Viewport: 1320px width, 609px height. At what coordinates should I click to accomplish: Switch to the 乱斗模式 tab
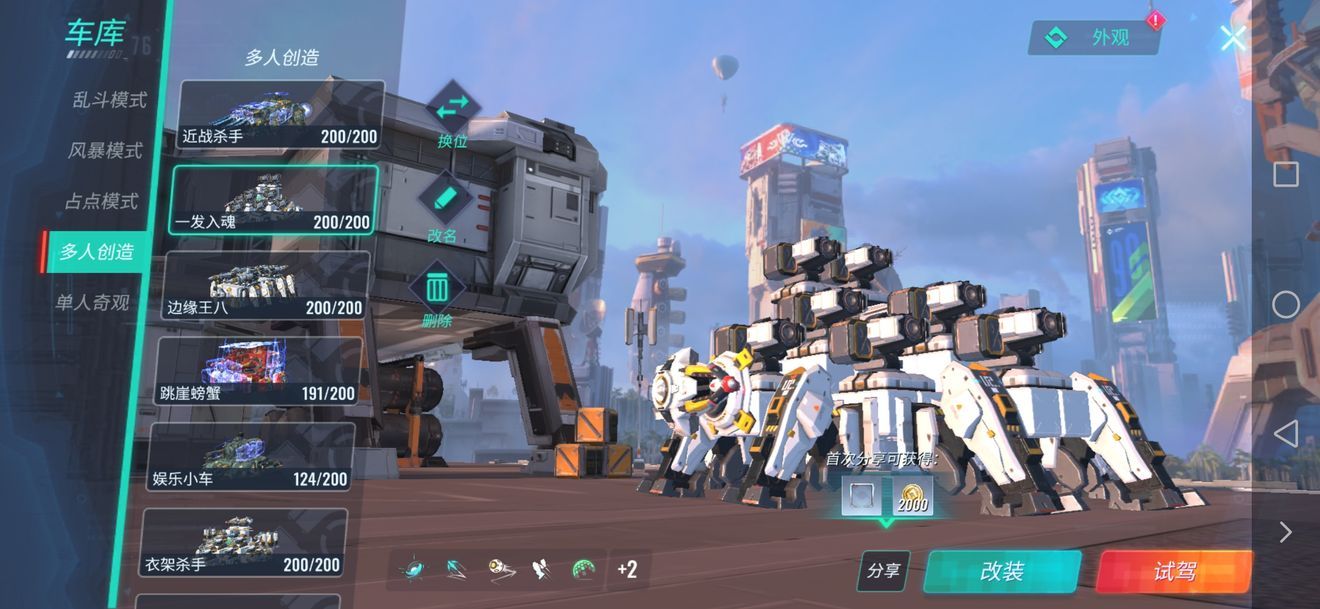pyautogui.click(x=109, y=100)
